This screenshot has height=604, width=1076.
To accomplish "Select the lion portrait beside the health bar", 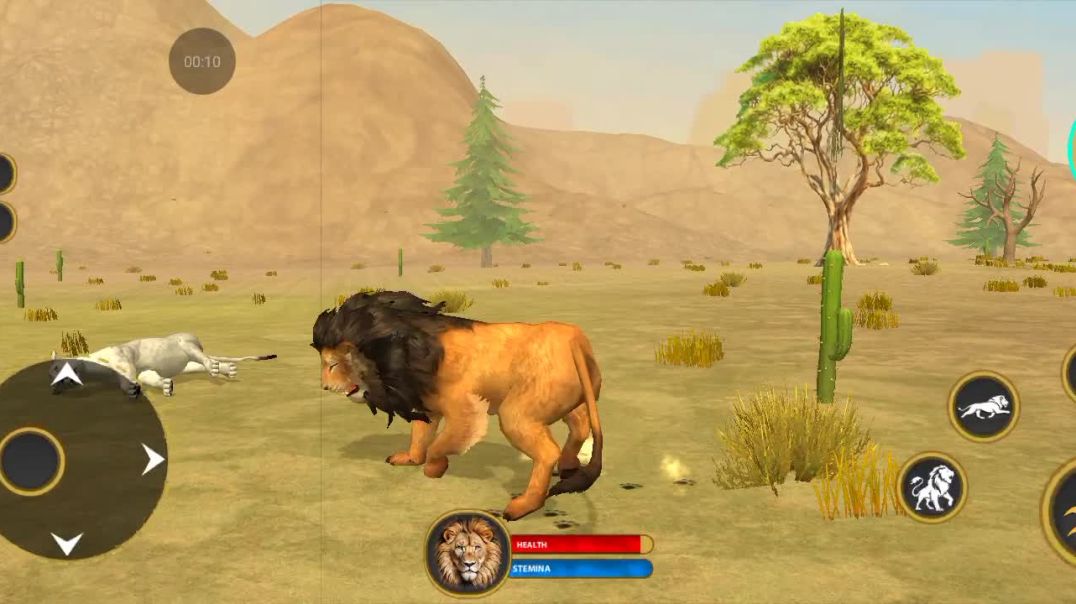I will point(467,553).
